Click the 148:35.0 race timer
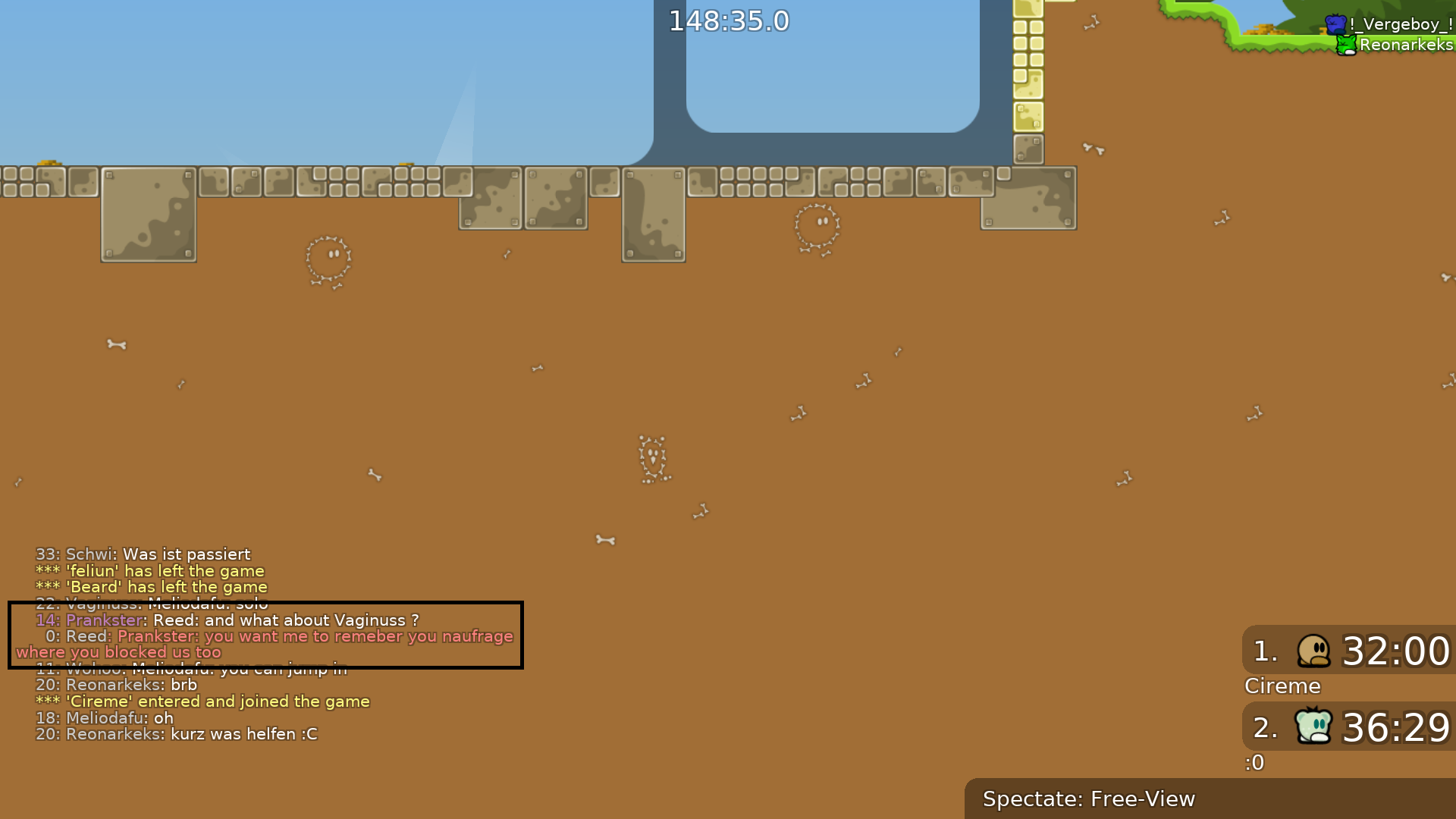 click(x=730, y=21)
